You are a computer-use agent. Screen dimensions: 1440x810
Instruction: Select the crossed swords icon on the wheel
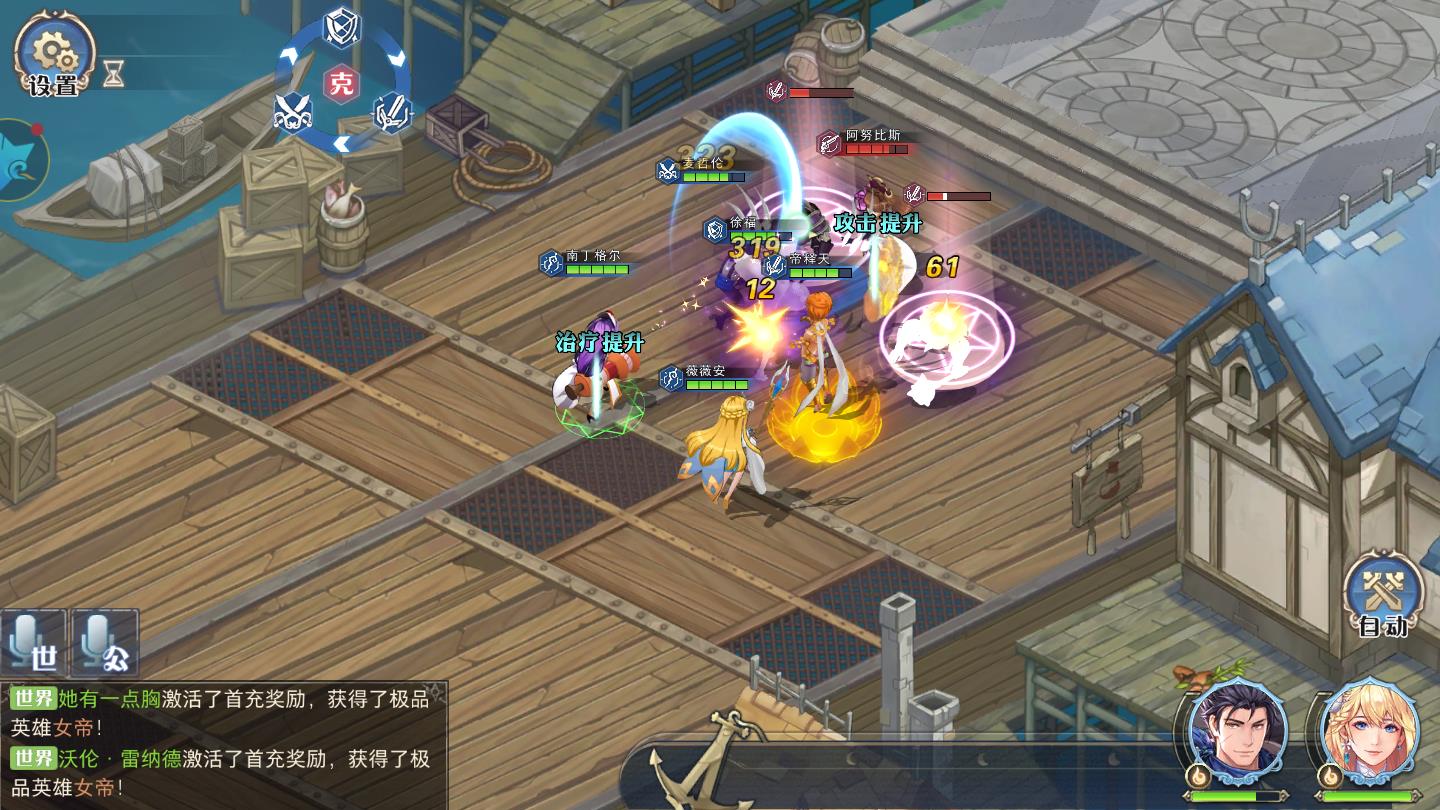pos(292,111)
